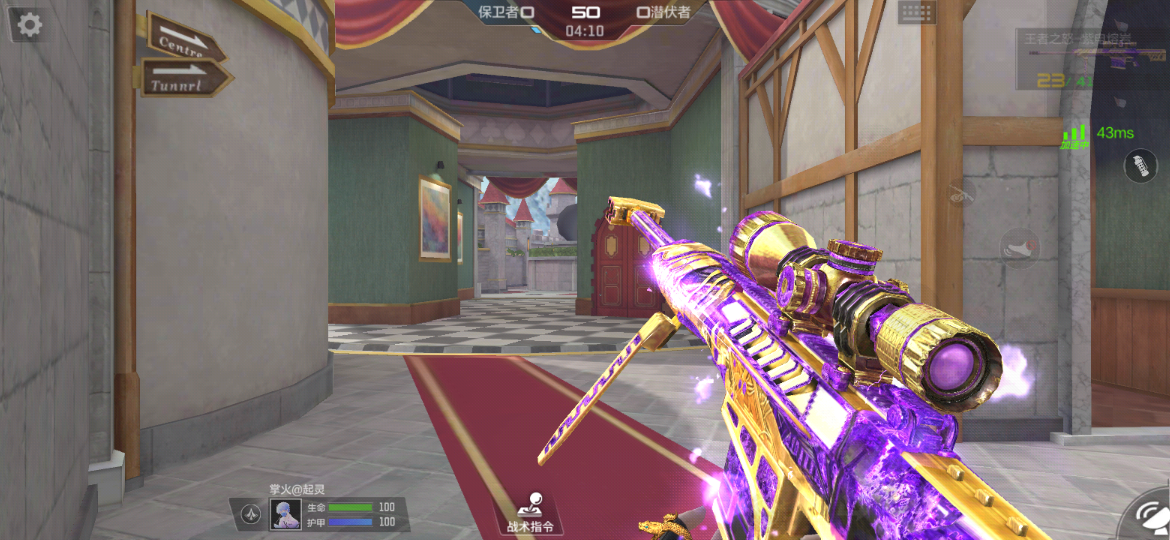Open the keyboard chat input icon

pyautogui.click(x=916, y=12)
